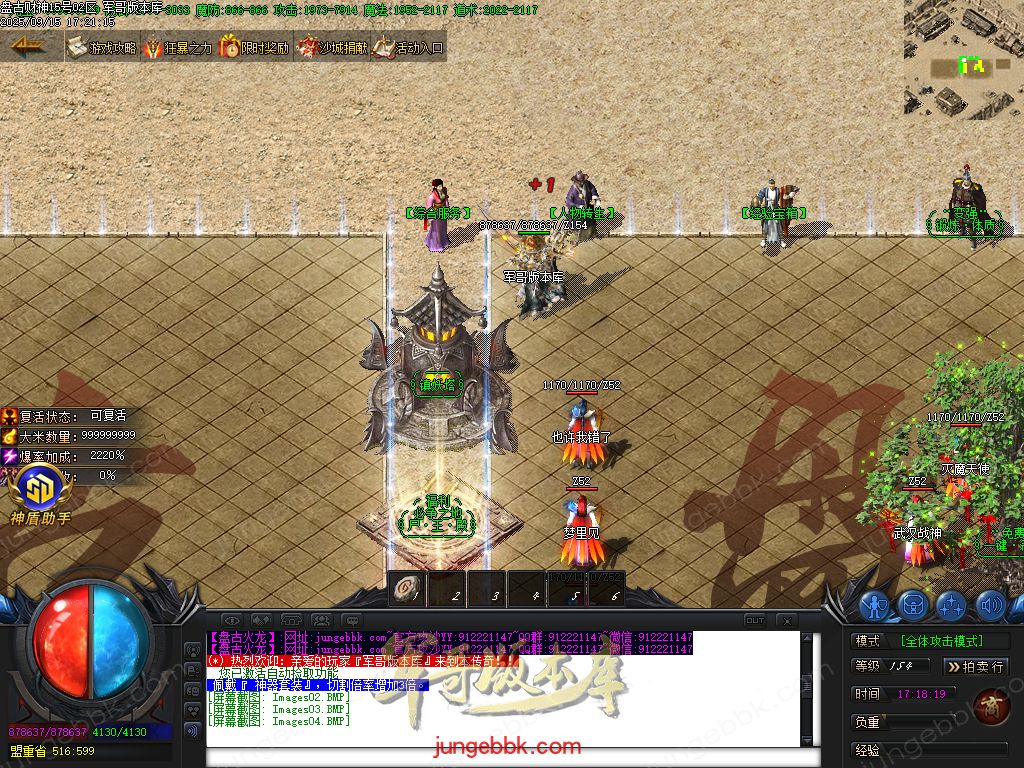The image size is (1024, 768).
Task: Open the character panel icon
Action: (x=875, y=605)
